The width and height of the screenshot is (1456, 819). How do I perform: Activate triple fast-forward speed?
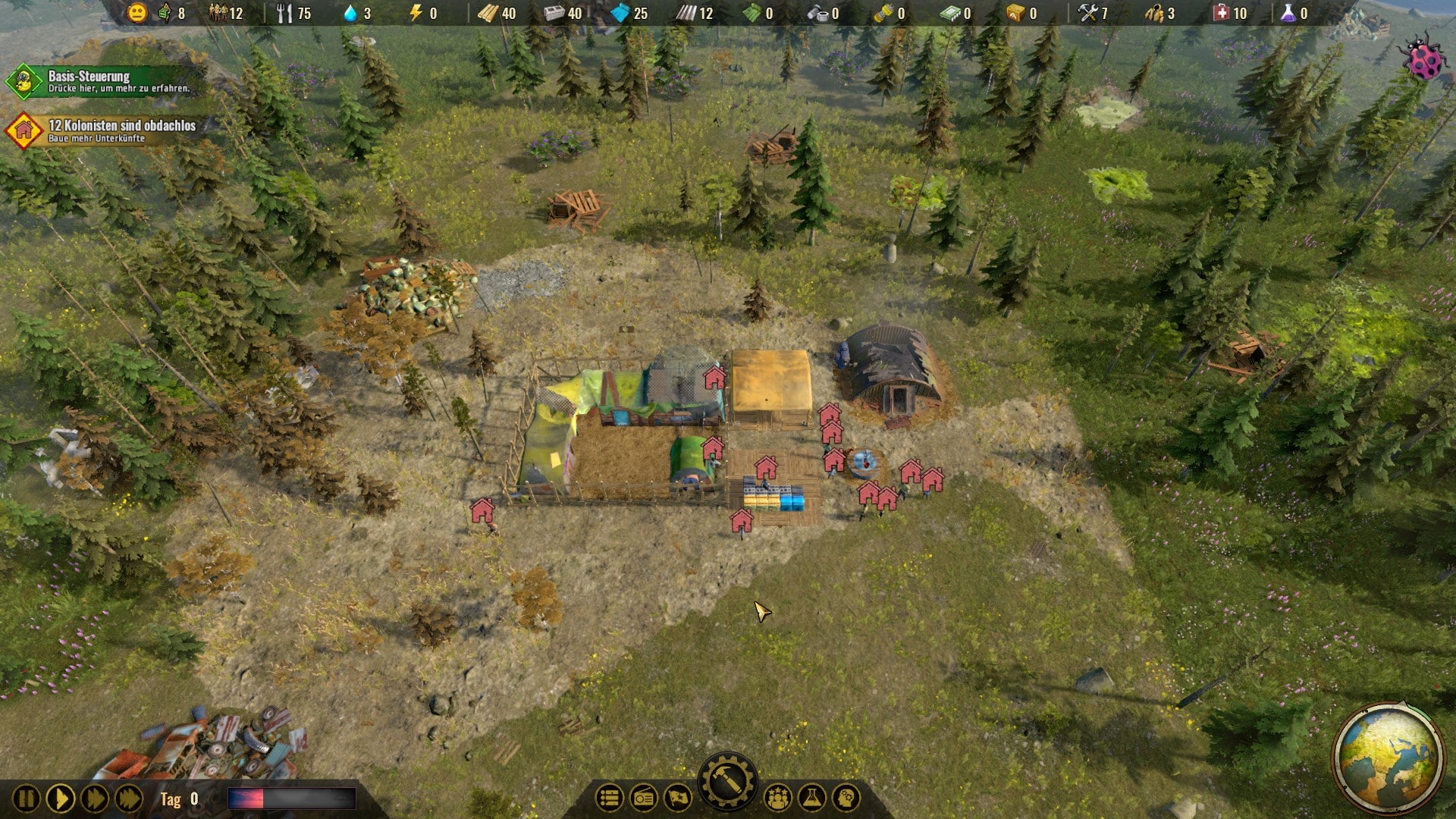click(129, 799)
